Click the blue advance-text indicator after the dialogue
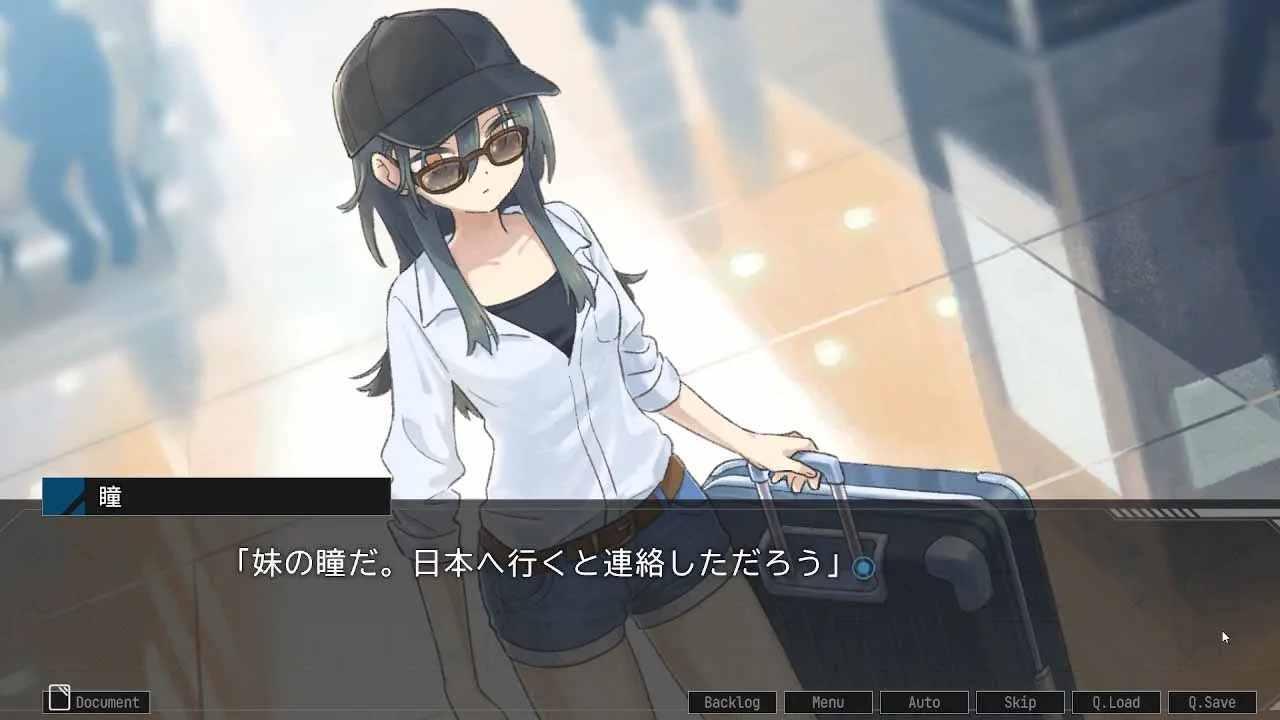Screen dimensions: 1280x720 863,568
